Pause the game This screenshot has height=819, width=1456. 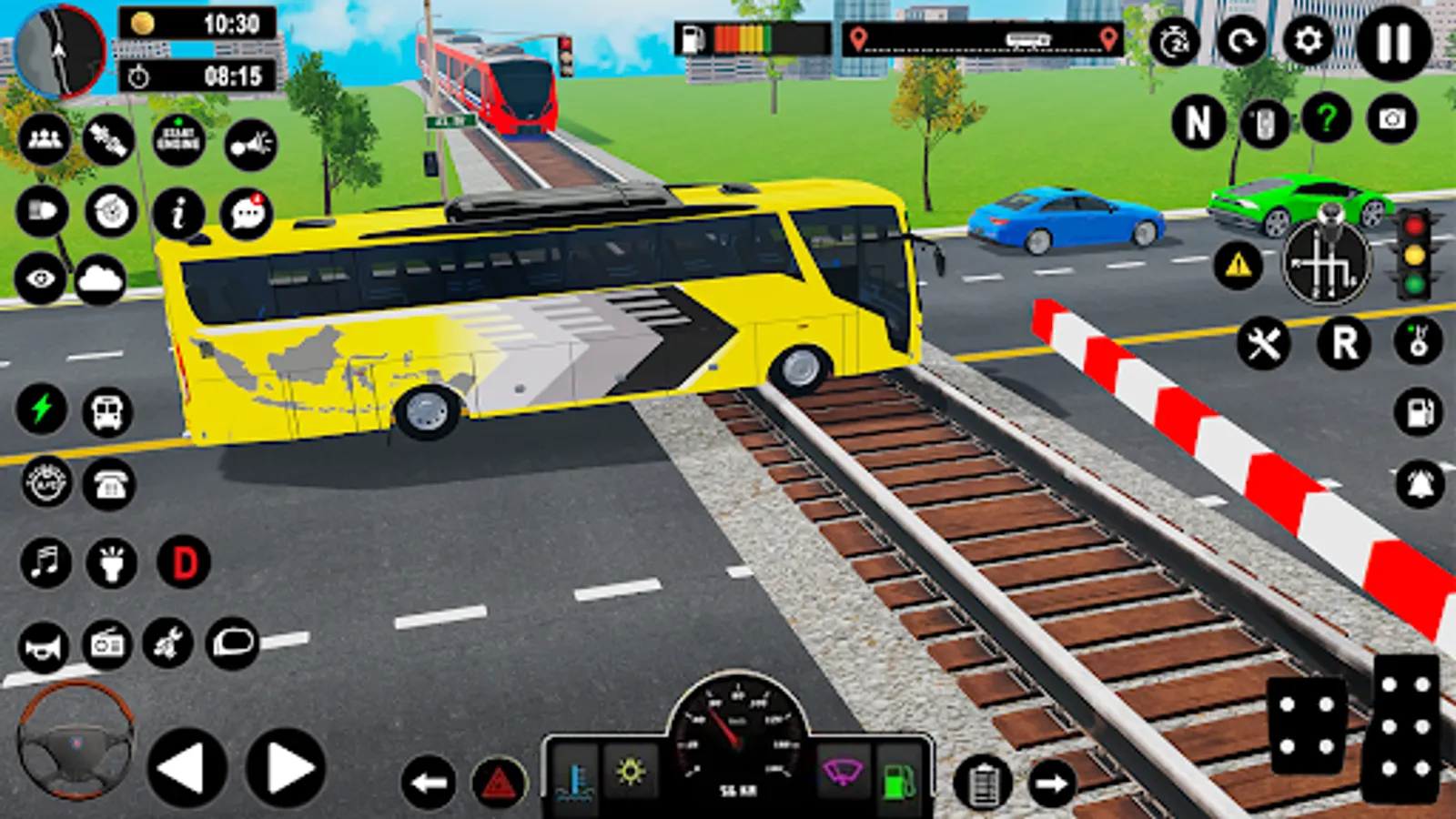coord(1393,43)
